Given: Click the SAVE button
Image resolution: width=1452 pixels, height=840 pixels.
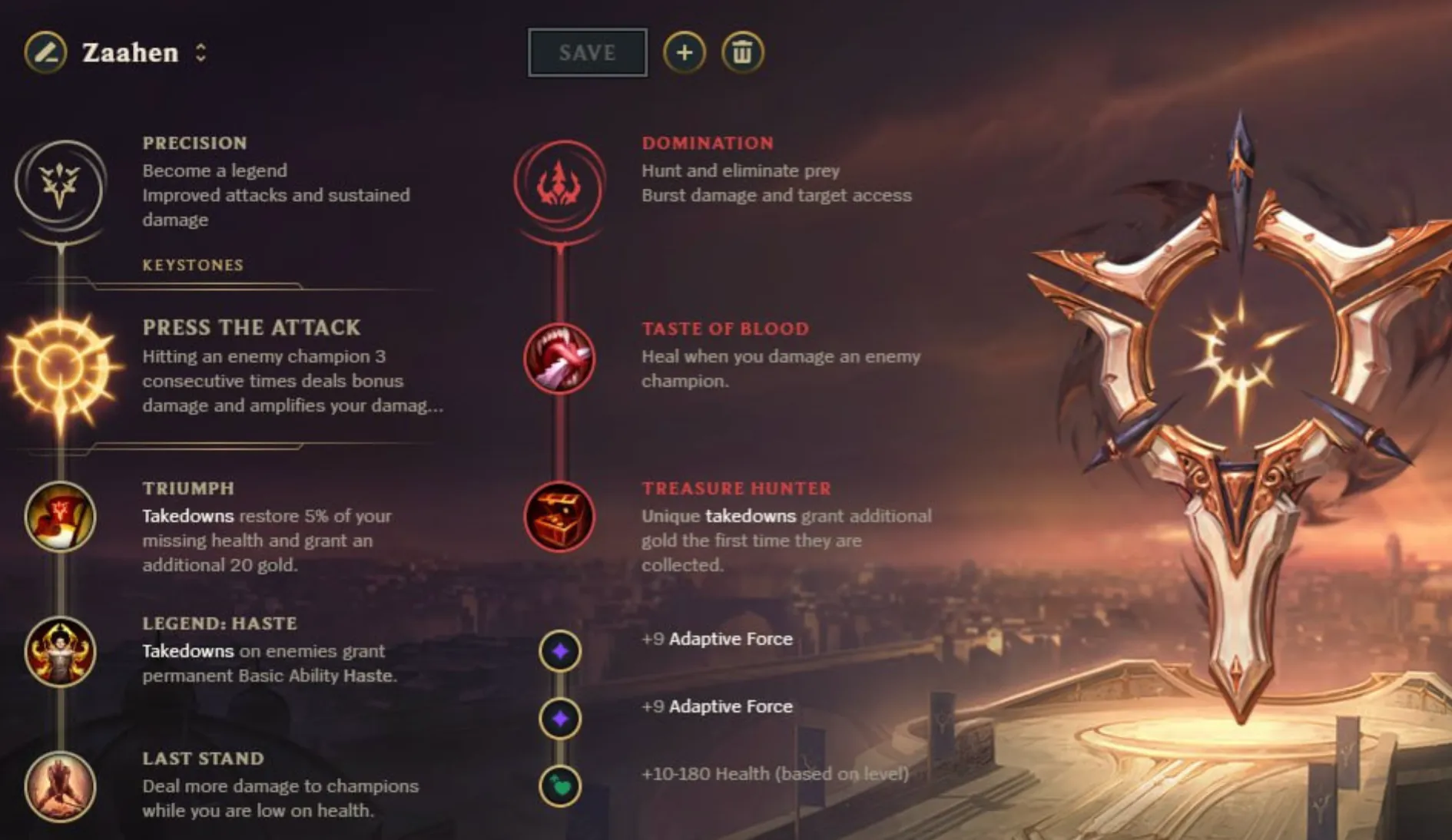Looking at the screenshot, I should tap(587, 52).
